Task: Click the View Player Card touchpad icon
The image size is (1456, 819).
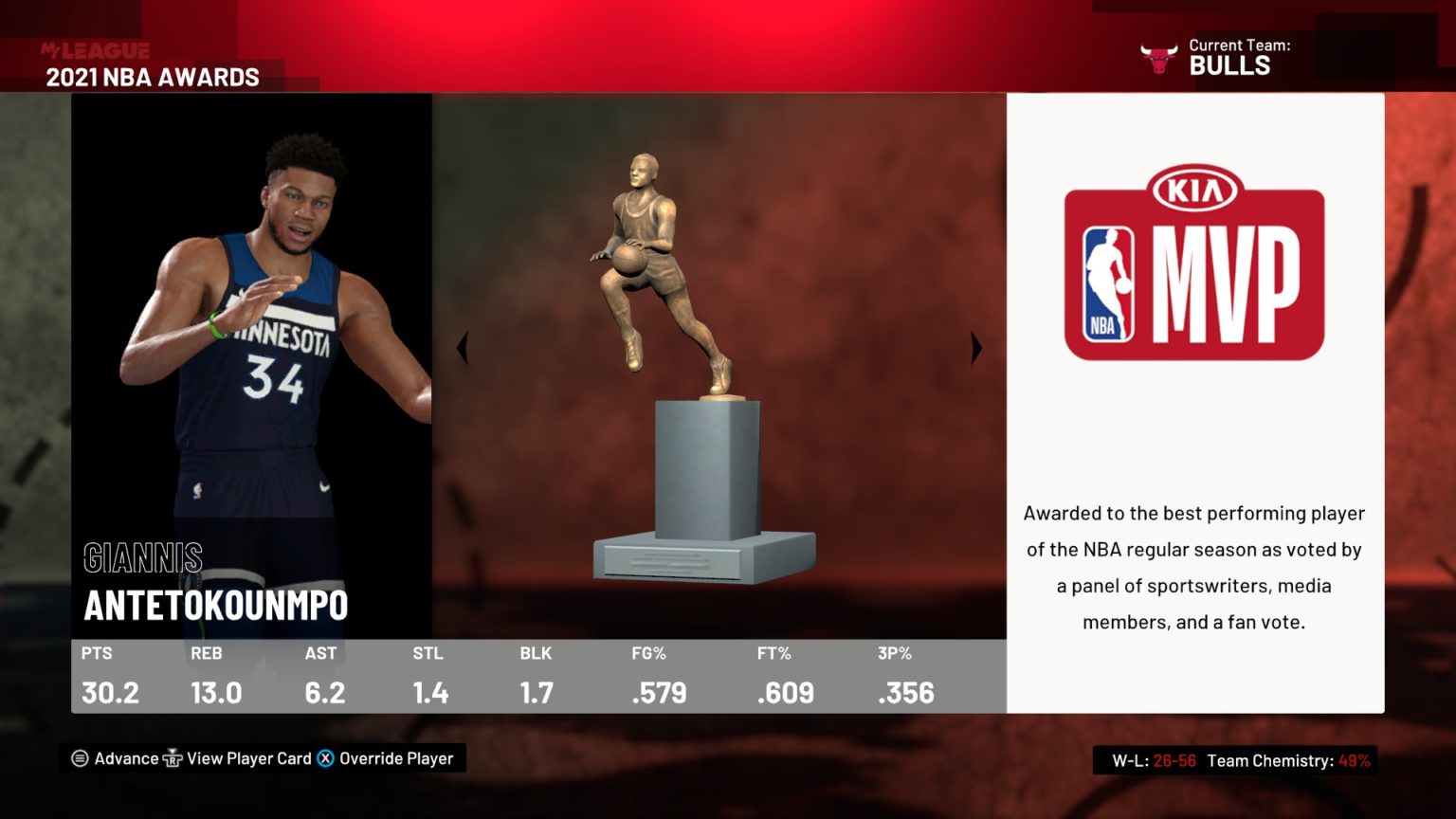Action: pos(173,758)
